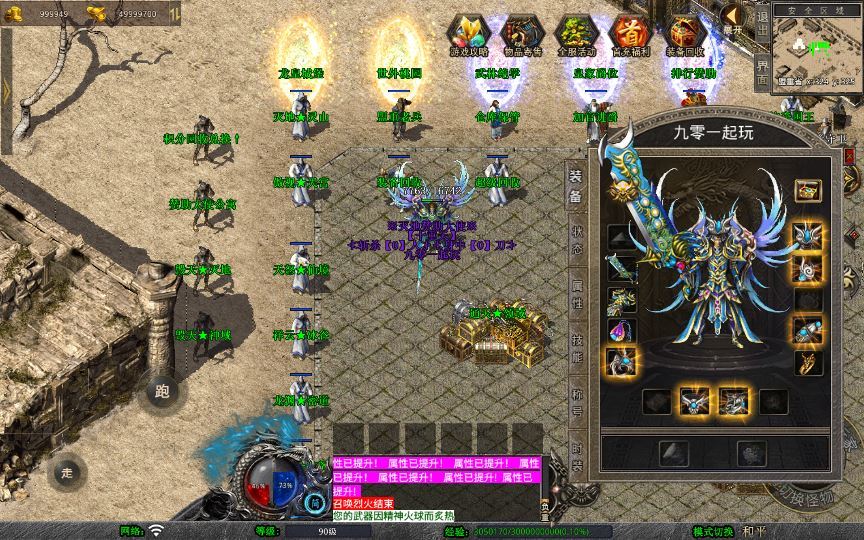The width and height of the screenshot is (864, 540).
Task: Tap the 跑 run button
Action: point(163,393)
